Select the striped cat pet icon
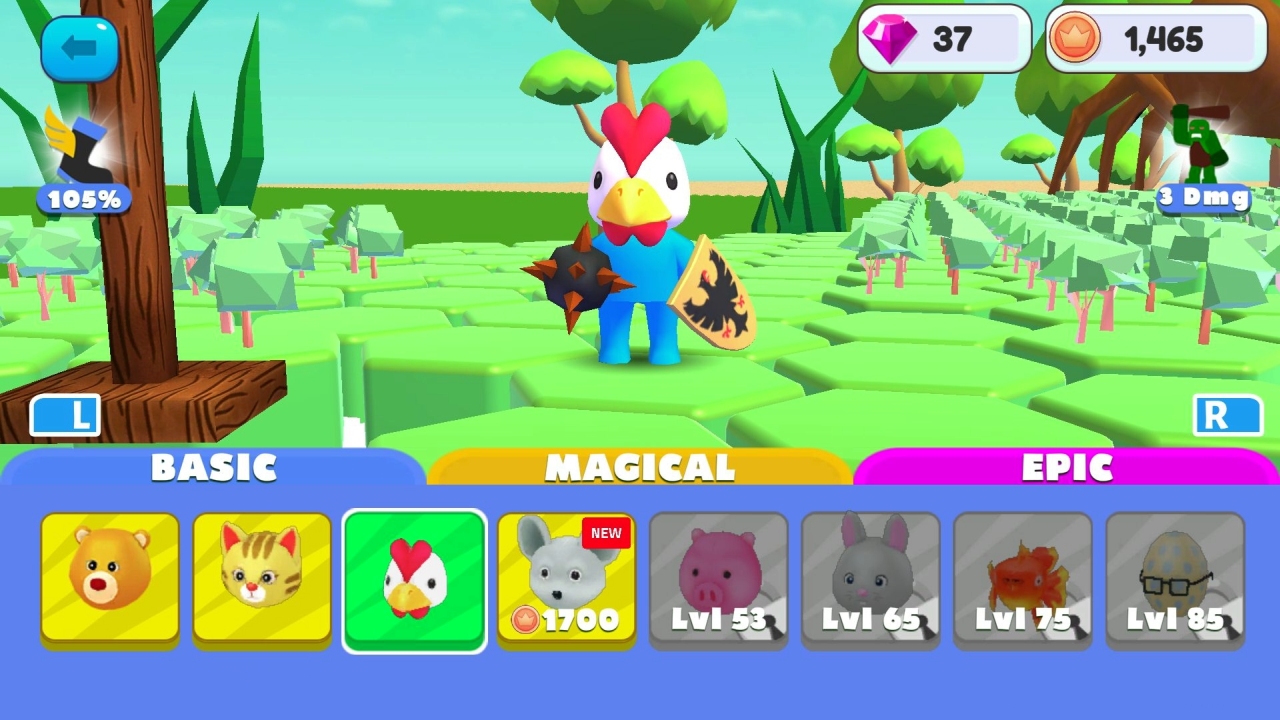This screenshot has height=720, width=1280. click(x=262, y=578)
